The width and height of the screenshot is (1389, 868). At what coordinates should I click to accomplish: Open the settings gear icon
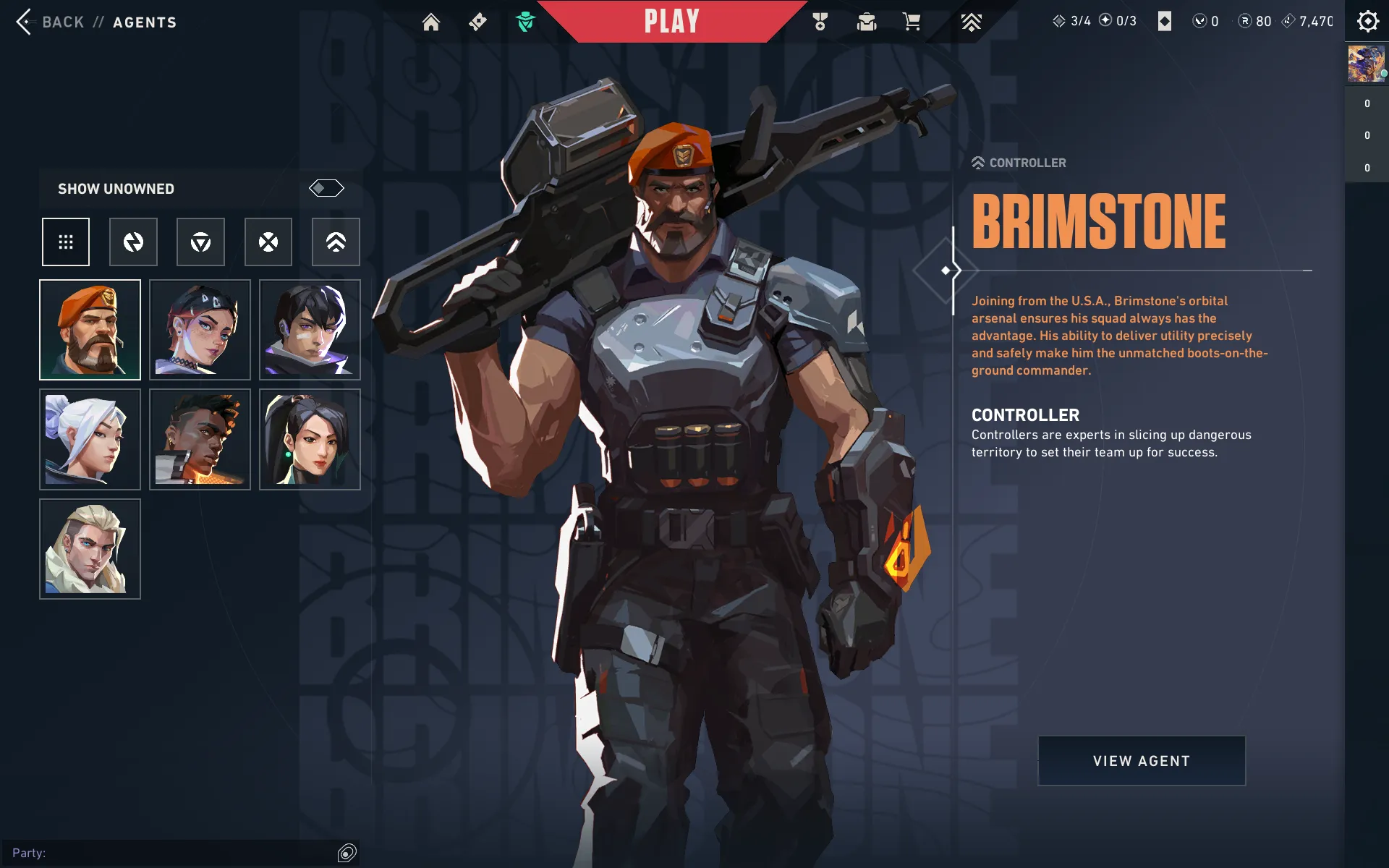1367,22
